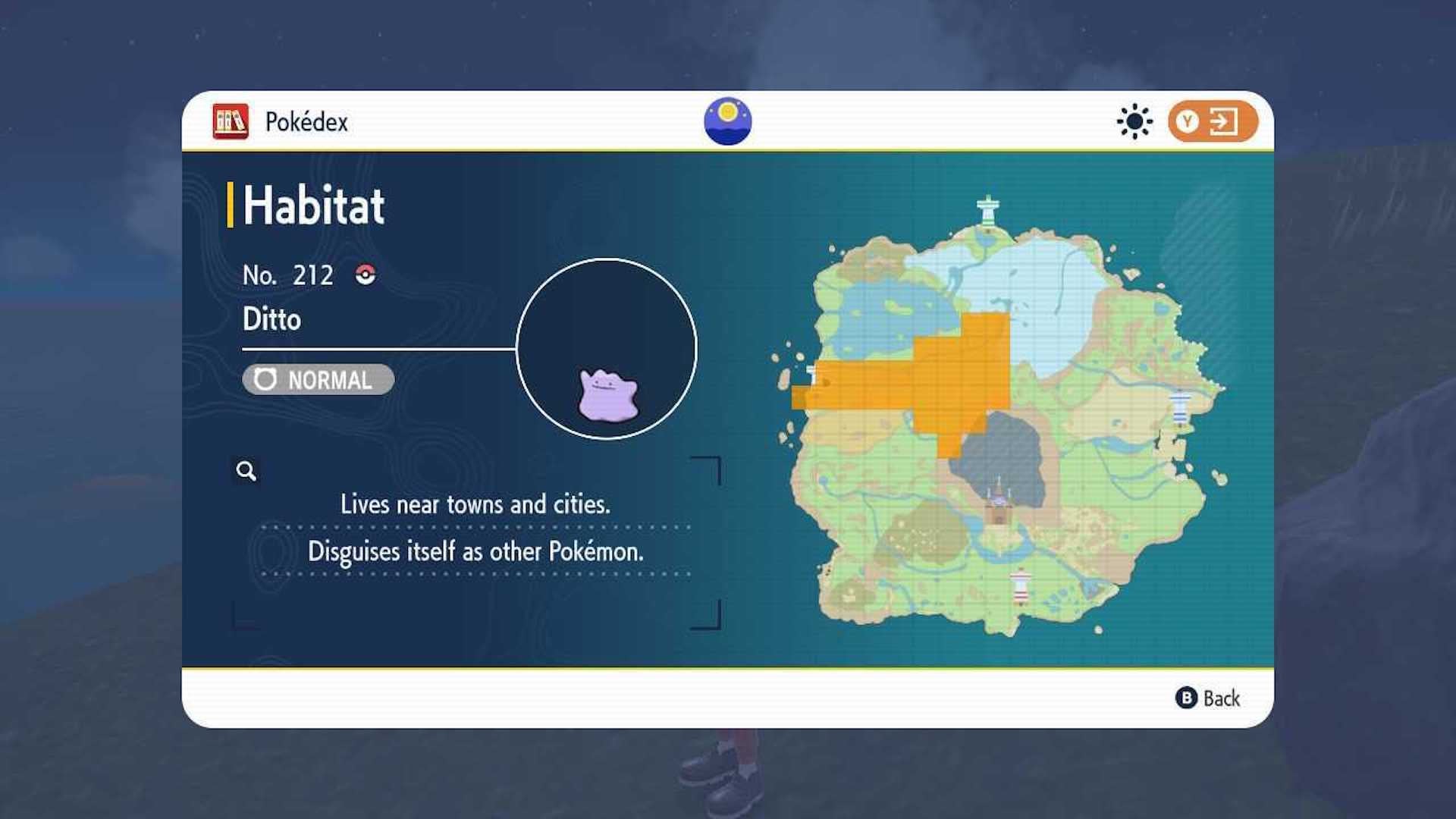The width and height of the screenshot is (1456, 819).
Task: Click the habitat description about towns and cities
Action: click(x=476, y=504)
